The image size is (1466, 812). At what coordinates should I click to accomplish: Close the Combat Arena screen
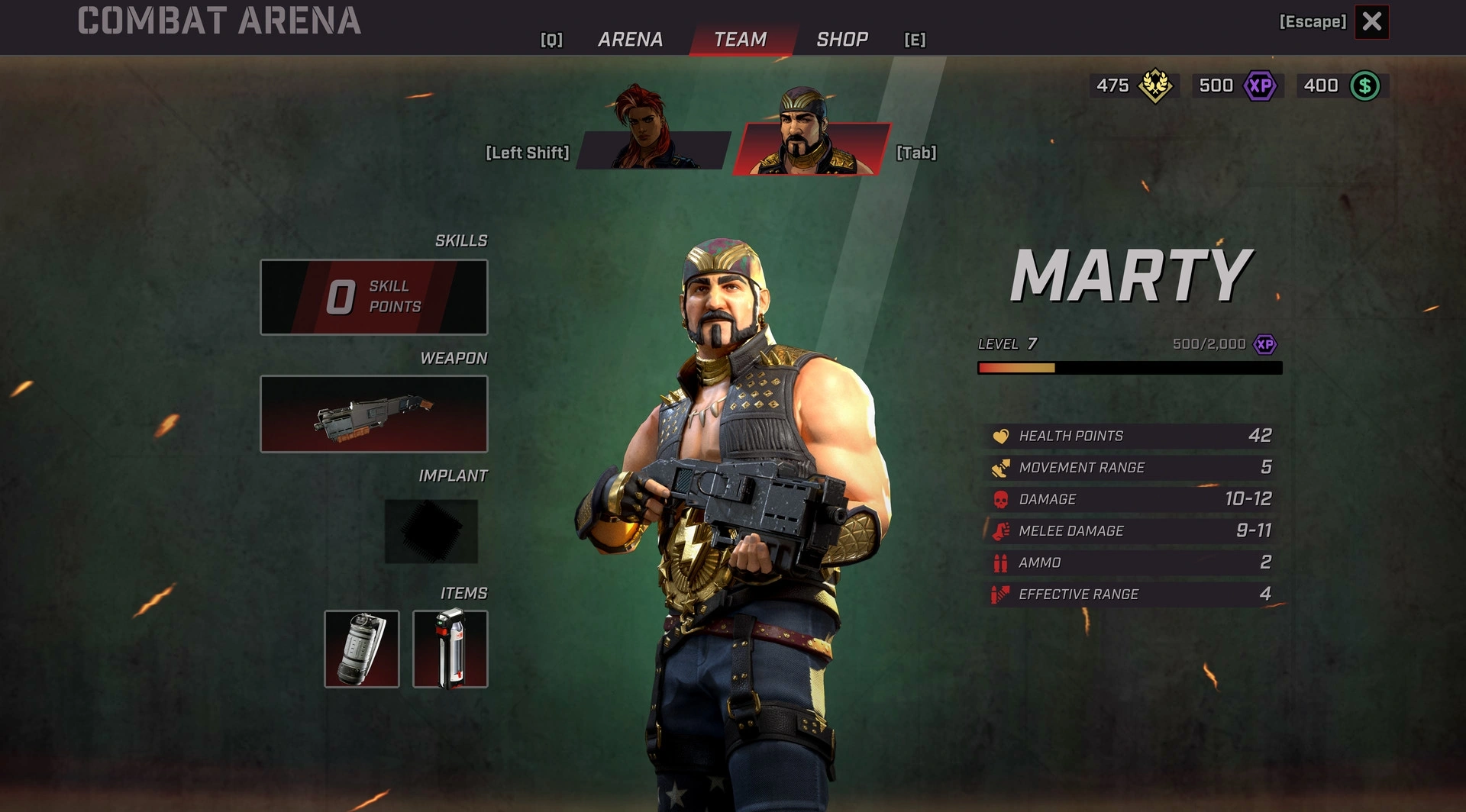coord(1371,21)
